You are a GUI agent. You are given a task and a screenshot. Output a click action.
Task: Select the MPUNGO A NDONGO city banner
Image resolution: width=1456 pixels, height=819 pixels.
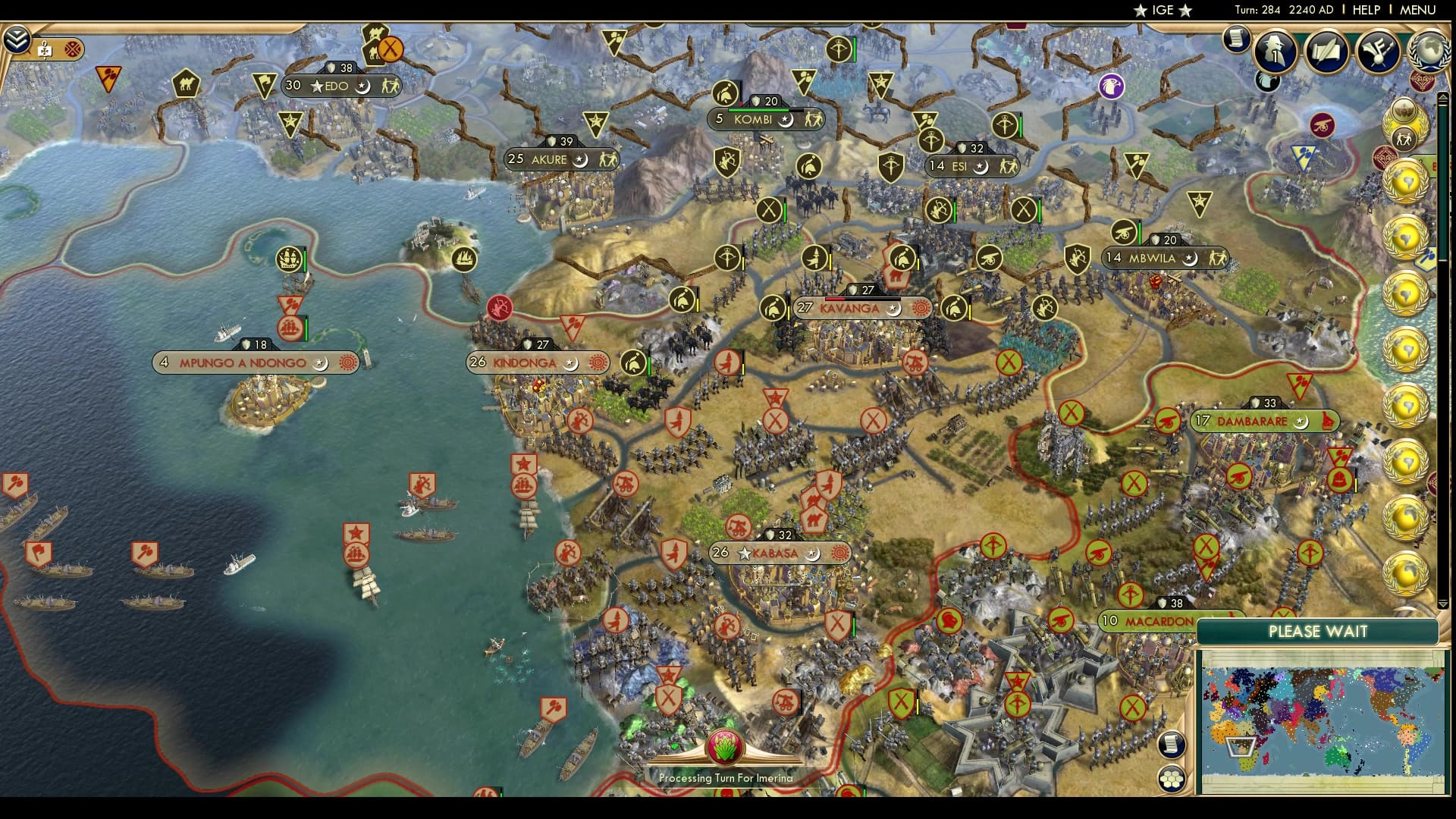coord(243,362)
